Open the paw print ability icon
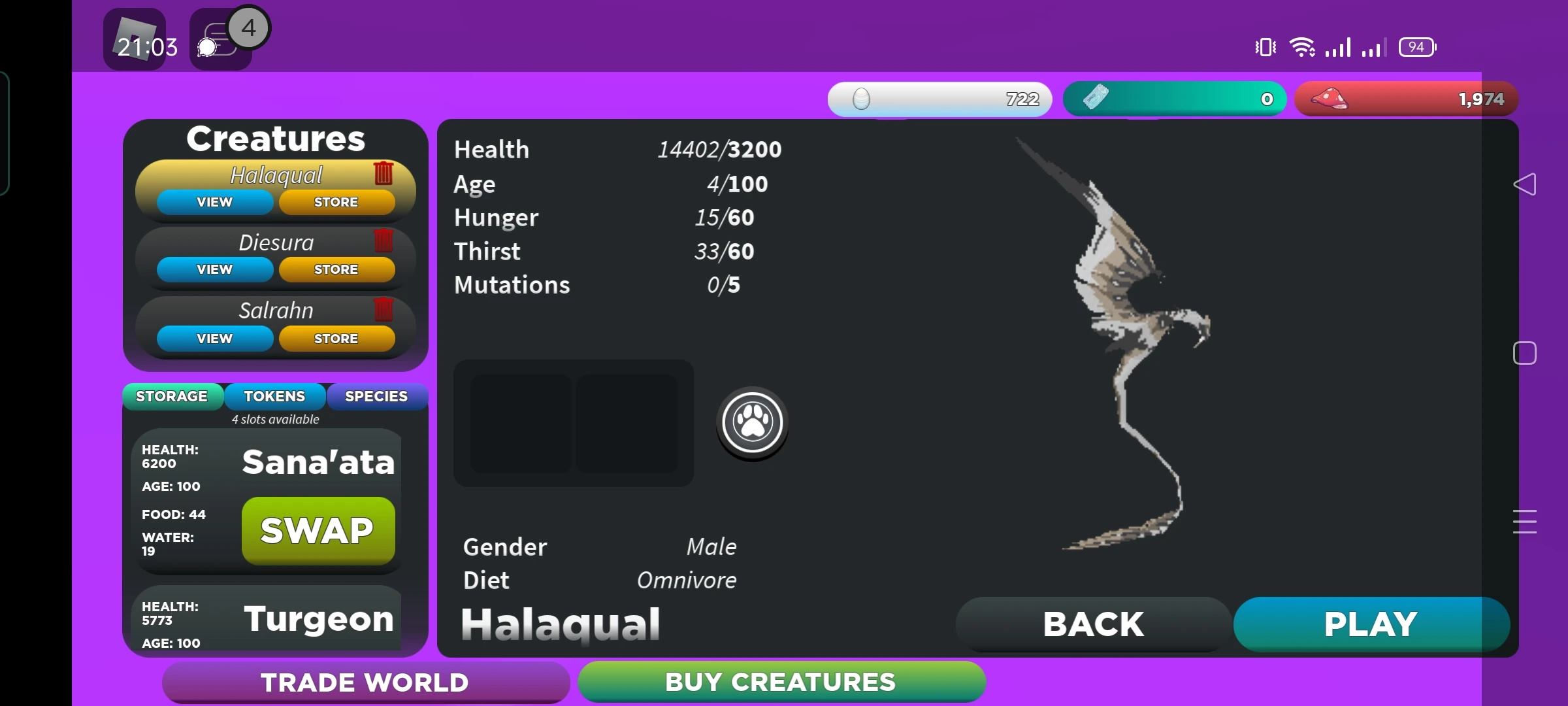This screenshot has width=1568, height=706. pyautogui.click(x=751, y=422)
